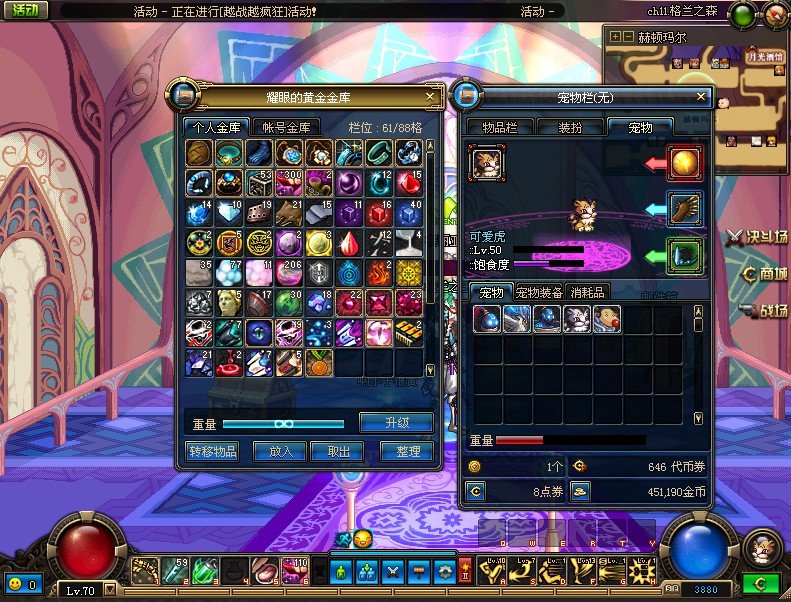Choose the 放入 deposit button
The width and height of the screenshot is (791, 602).
coord(280,451)
